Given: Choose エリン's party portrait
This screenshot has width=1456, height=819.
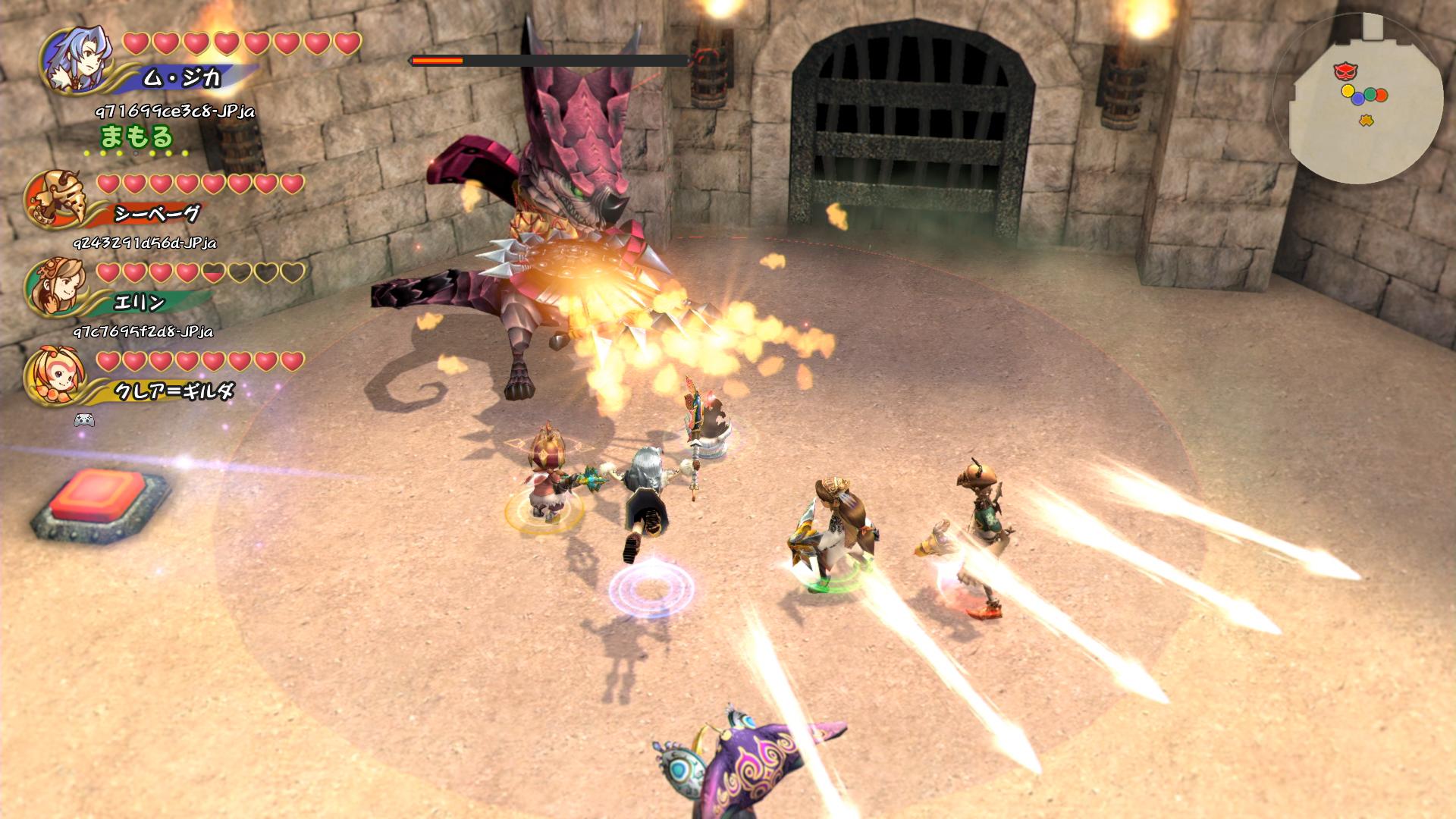Looking at the screenshot, I should pyautogui.click(x=54, y=286).
